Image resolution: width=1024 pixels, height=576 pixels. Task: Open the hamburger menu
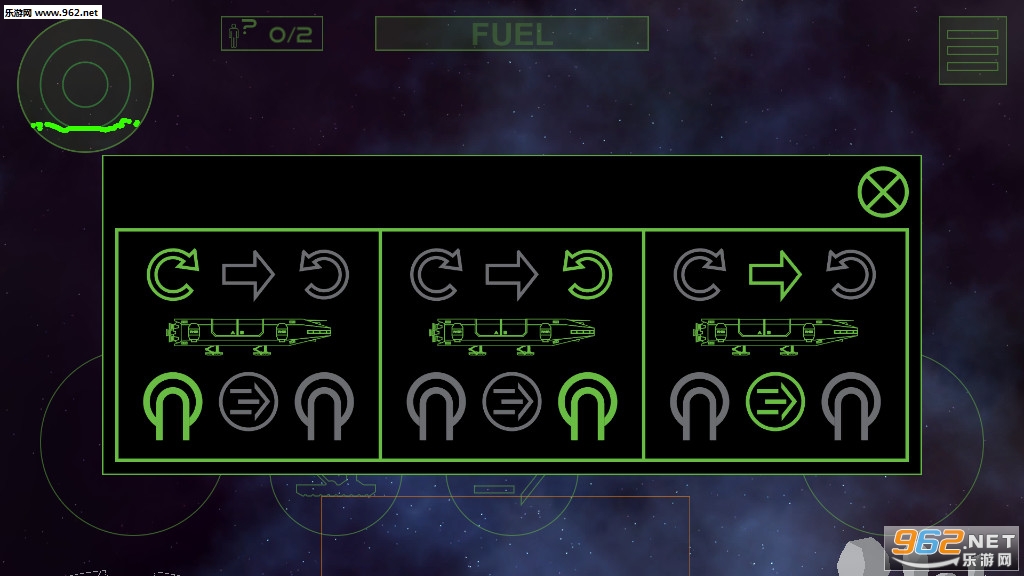(x=972, y=51)
